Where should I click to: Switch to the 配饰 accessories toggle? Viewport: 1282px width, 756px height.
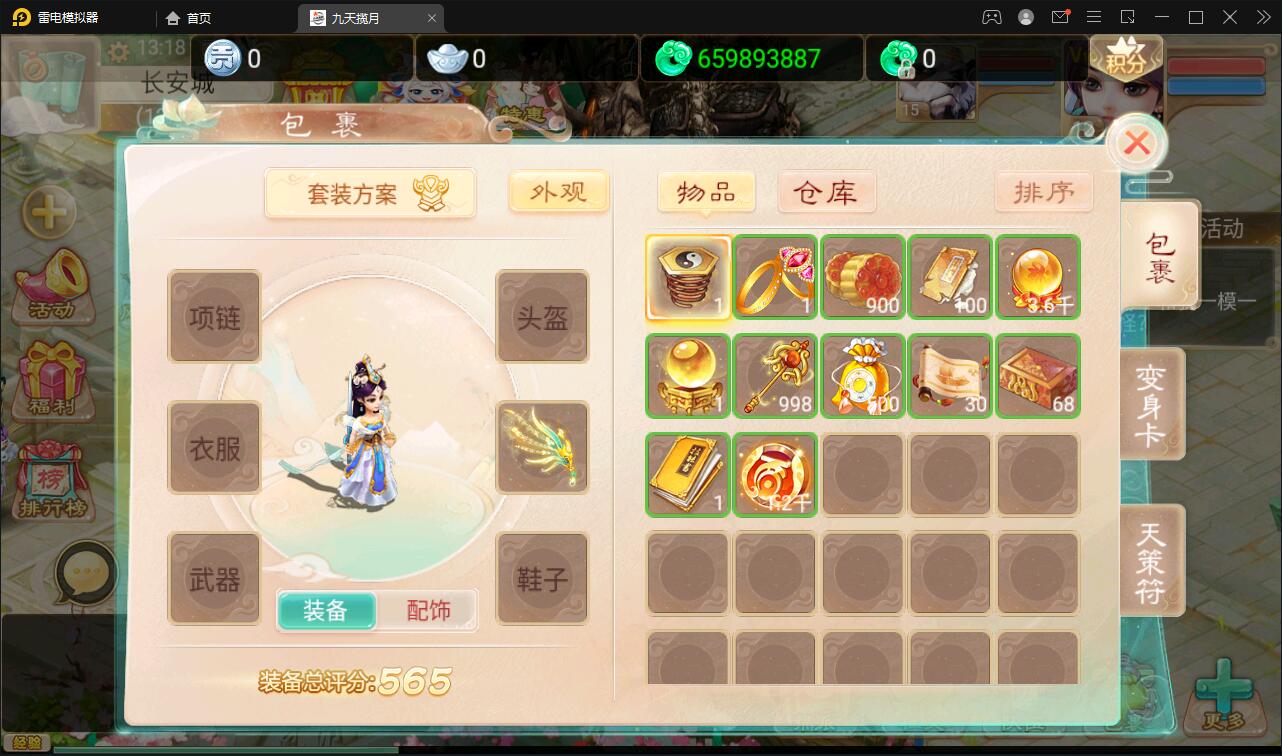click(430, 609)
